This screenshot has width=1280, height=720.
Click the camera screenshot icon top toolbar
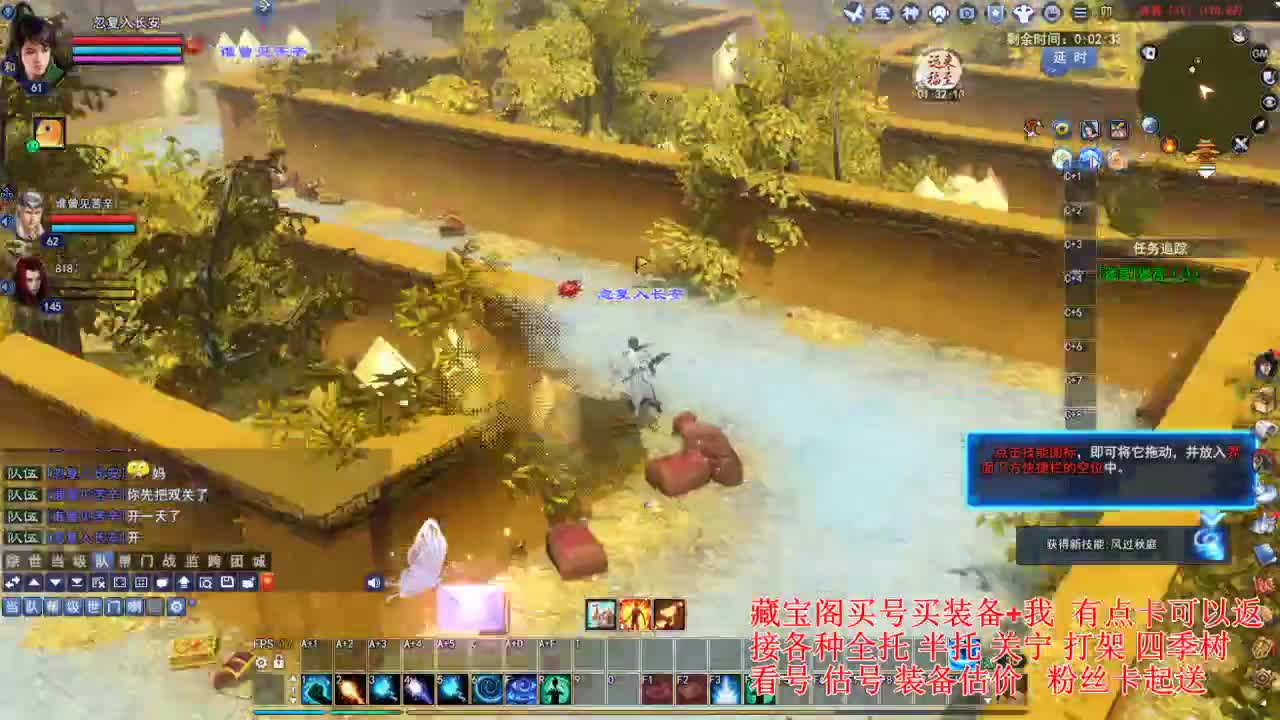click(968, 13)
